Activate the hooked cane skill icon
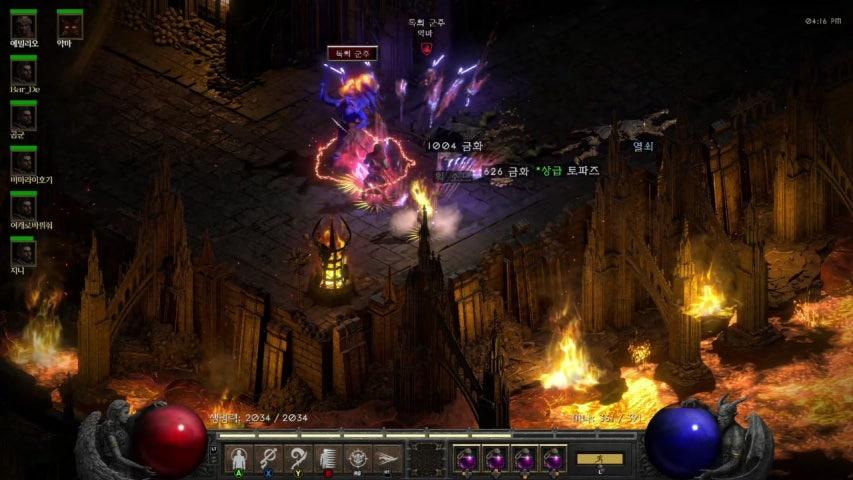This screenshot has height=480, width=853. [x=298, y=458]
